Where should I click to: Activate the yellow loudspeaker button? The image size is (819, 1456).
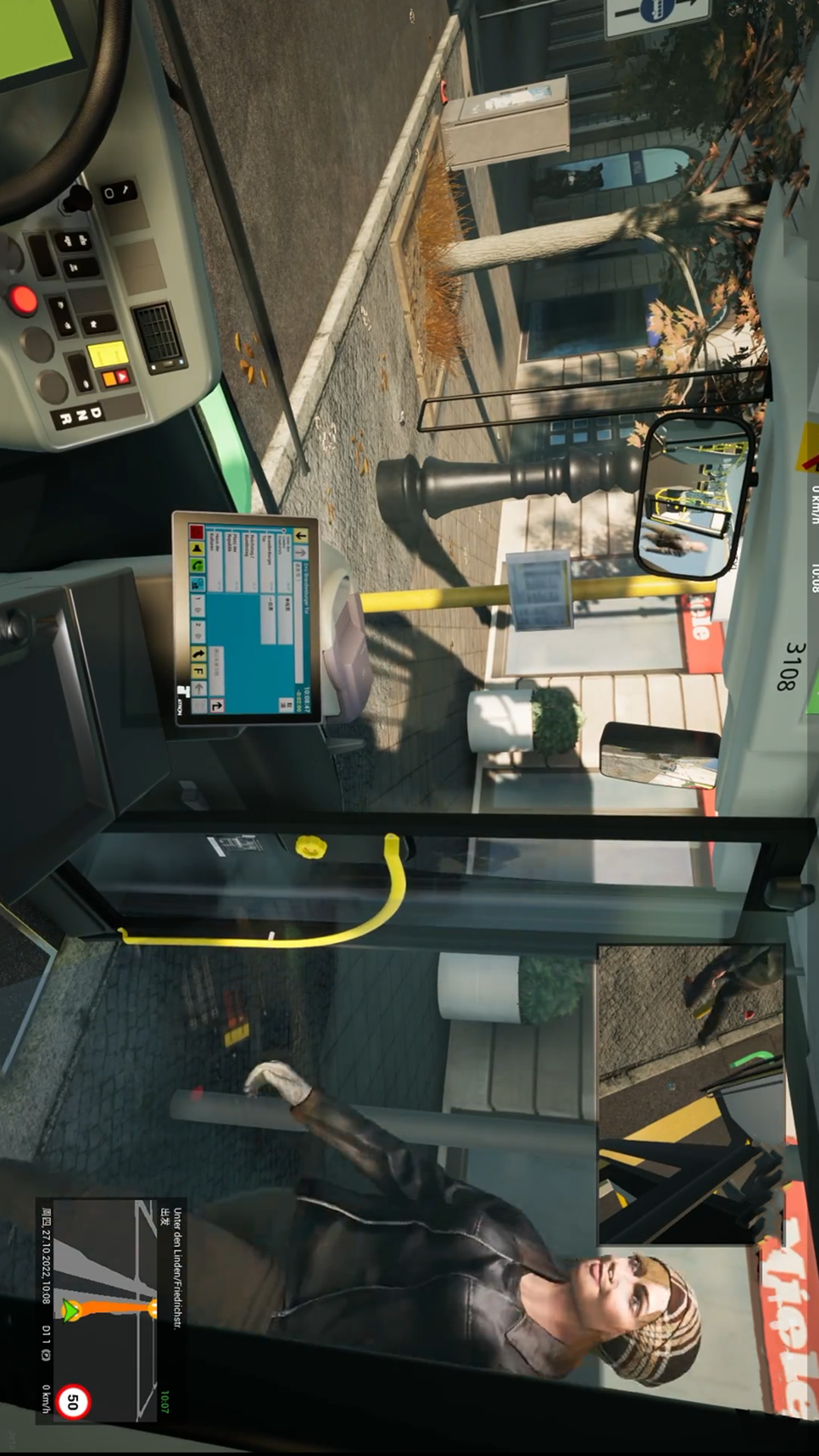tap(197, 548)
